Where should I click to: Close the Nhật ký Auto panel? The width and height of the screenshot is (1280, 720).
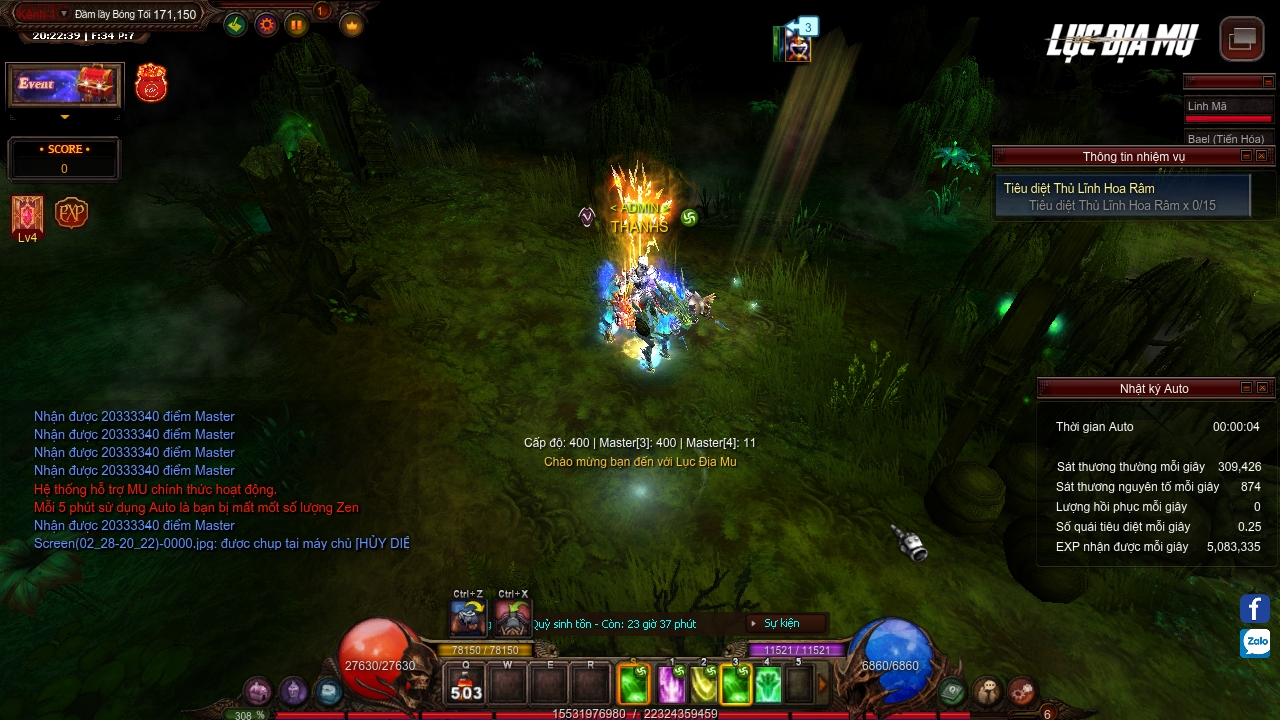pos(1262,388)
